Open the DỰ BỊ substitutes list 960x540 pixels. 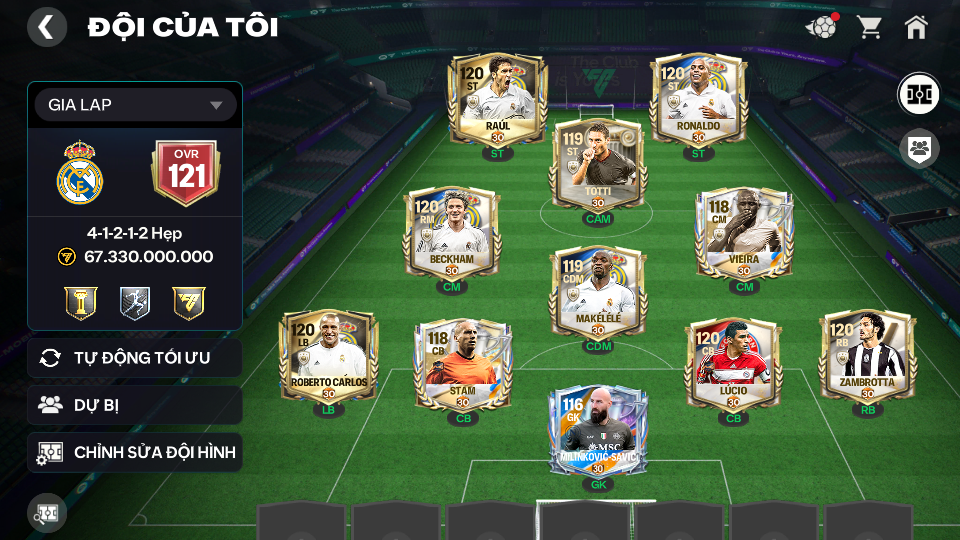(x=135, y=405)
